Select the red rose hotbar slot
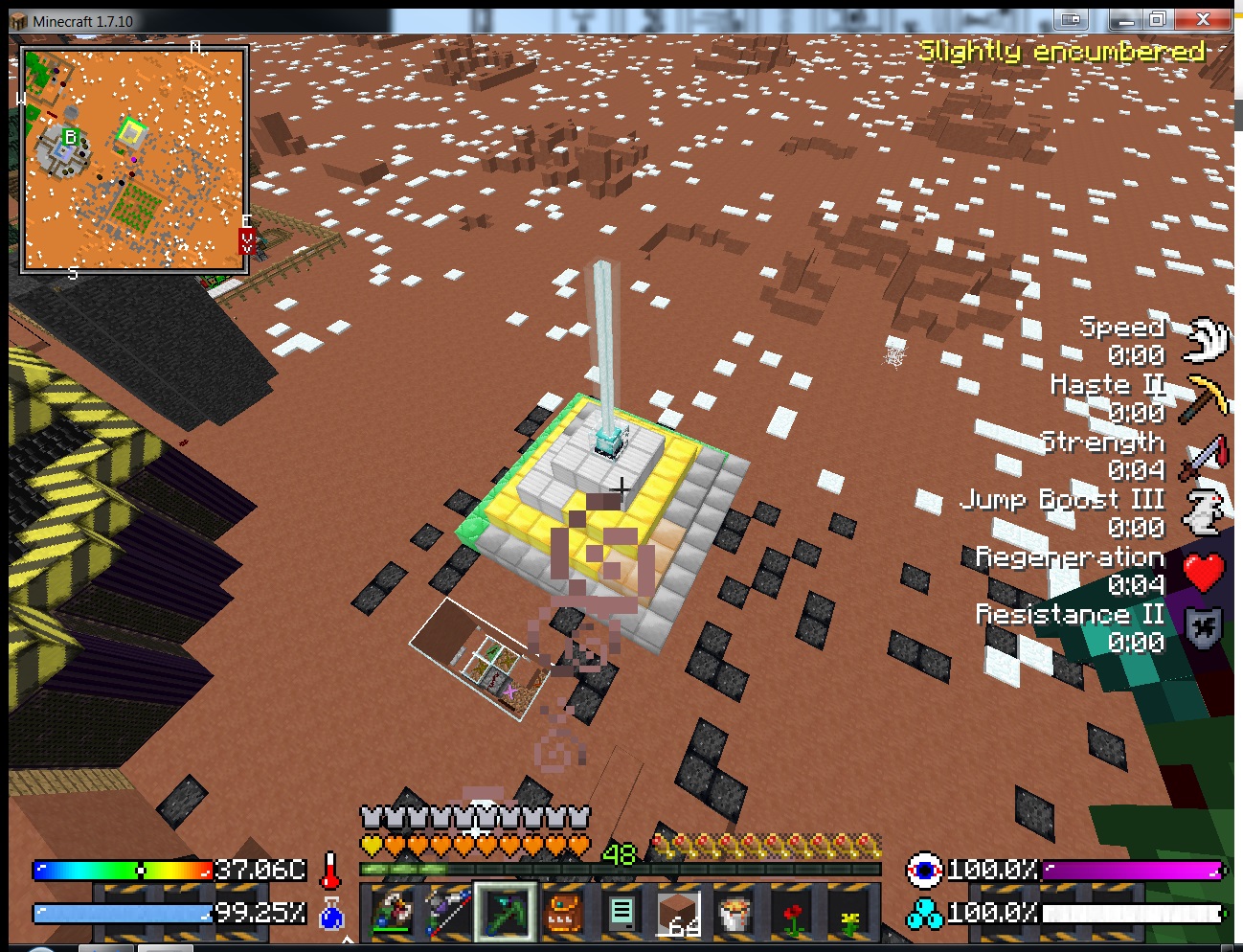1243x952 pixels. pyautogui.click(x=793, y=911)
